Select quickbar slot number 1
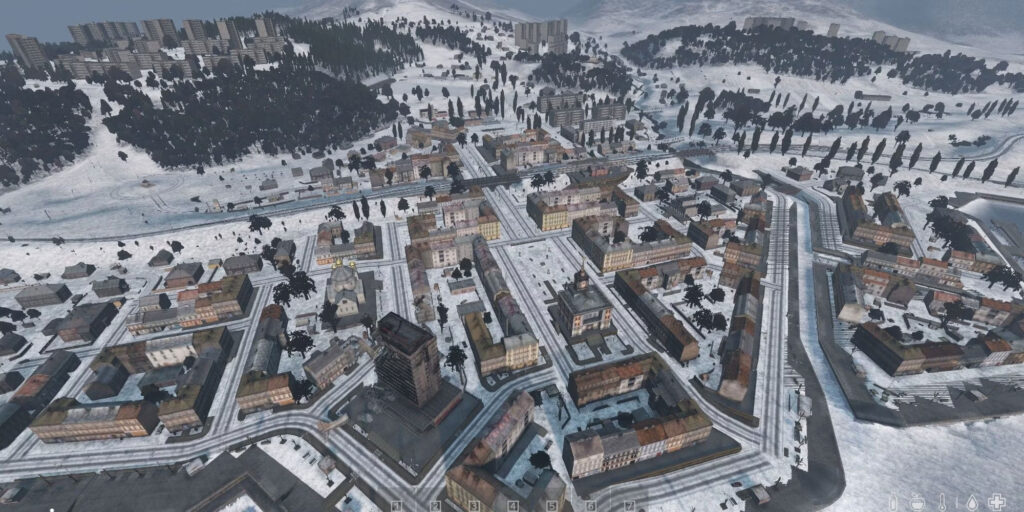 point(397,506)
